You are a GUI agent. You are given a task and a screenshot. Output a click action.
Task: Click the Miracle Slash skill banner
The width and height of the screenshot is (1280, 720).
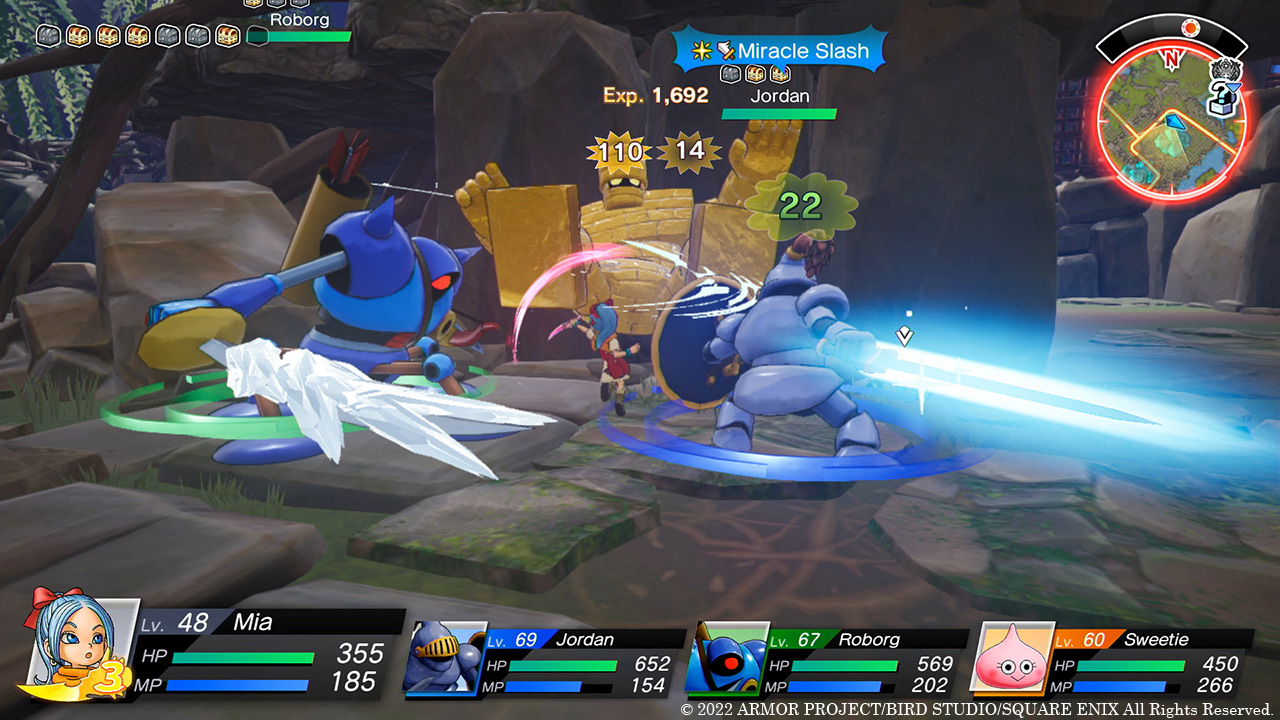(x=781, y=51)
